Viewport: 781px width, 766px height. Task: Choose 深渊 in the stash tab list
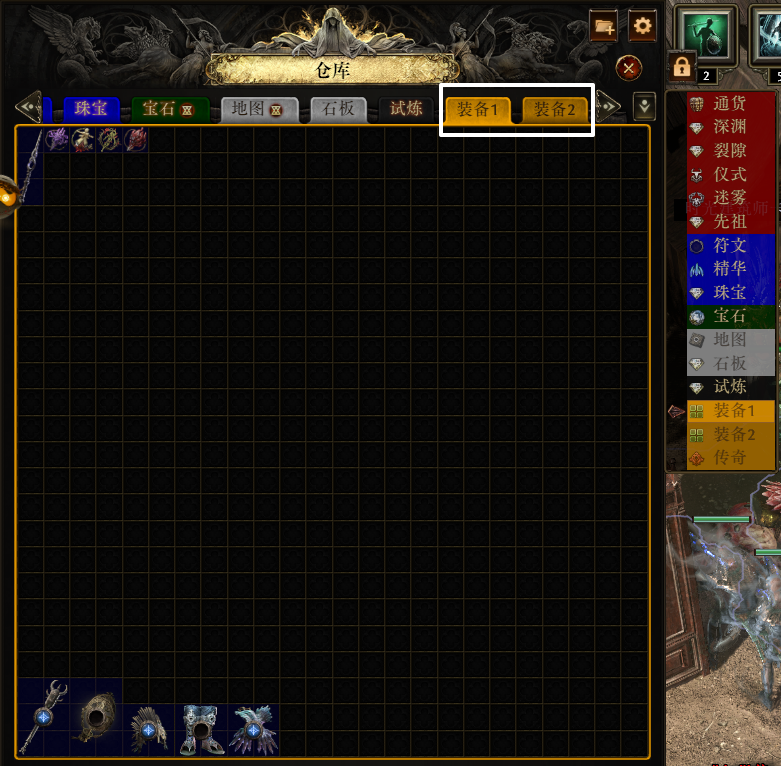tap(729, 127)
